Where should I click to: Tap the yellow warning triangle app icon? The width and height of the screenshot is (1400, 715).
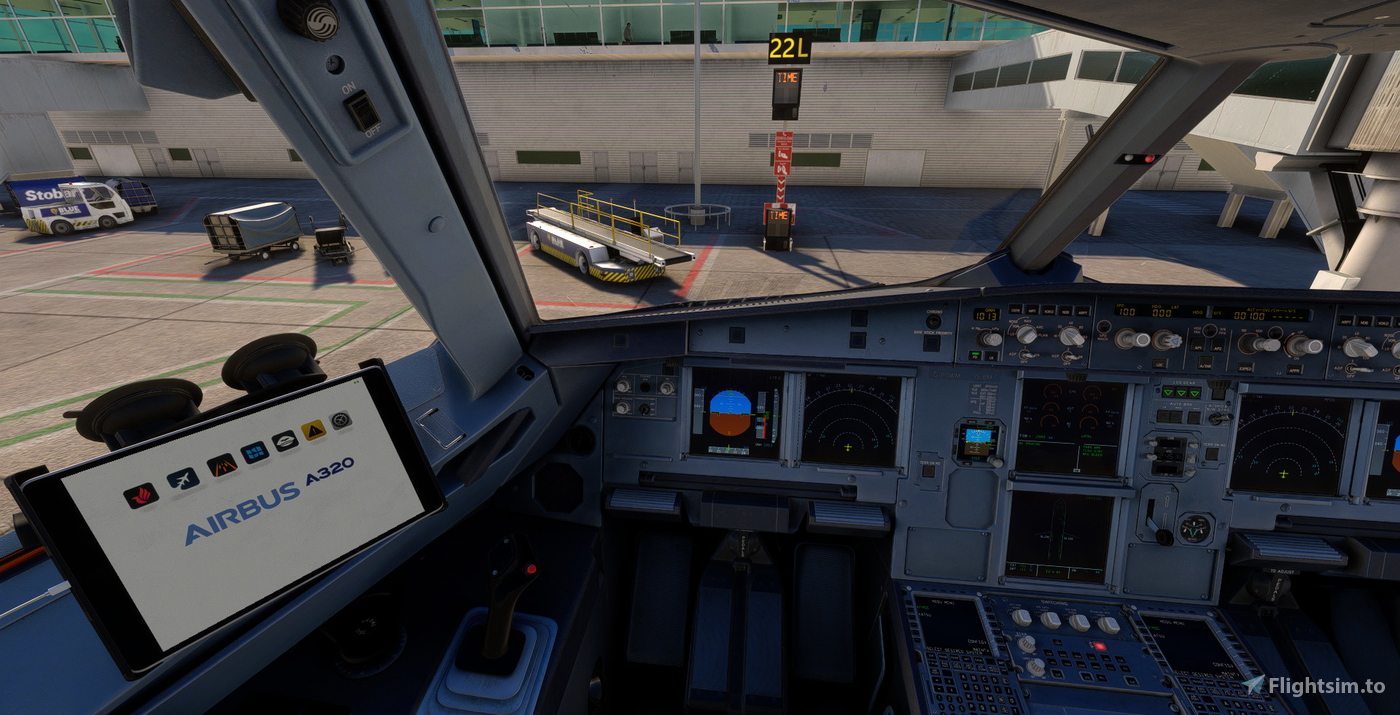point(314,430)
